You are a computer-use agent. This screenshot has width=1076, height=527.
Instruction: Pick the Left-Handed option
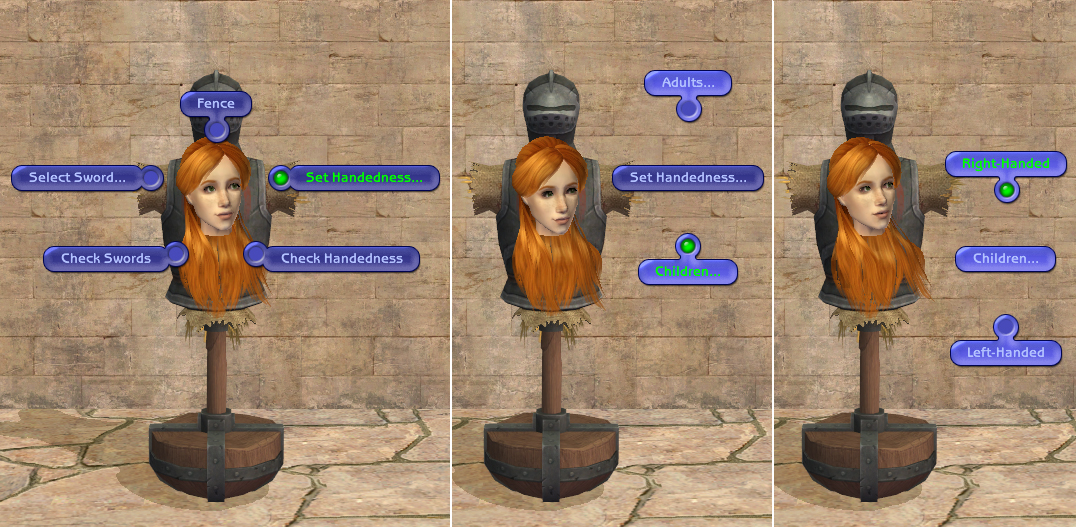[x=1005, y=352]
